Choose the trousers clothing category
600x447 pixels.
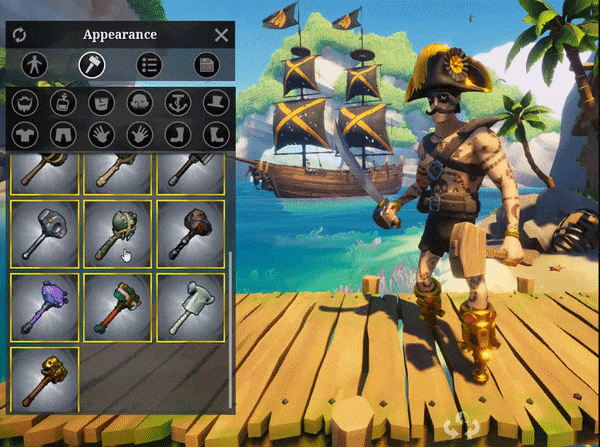click(62, 134)
